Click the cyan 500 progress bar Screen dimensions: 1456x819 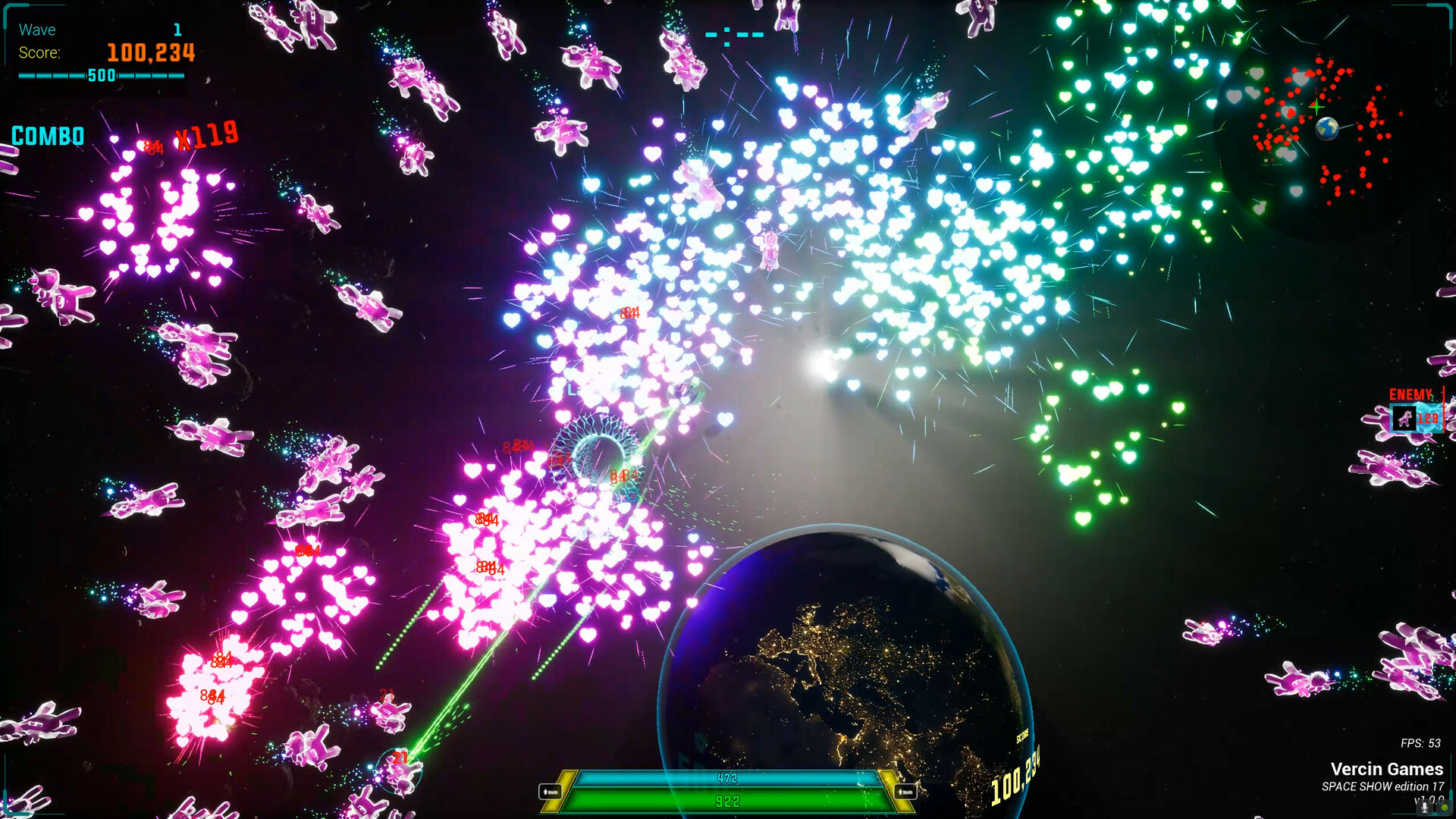point(102,76)
